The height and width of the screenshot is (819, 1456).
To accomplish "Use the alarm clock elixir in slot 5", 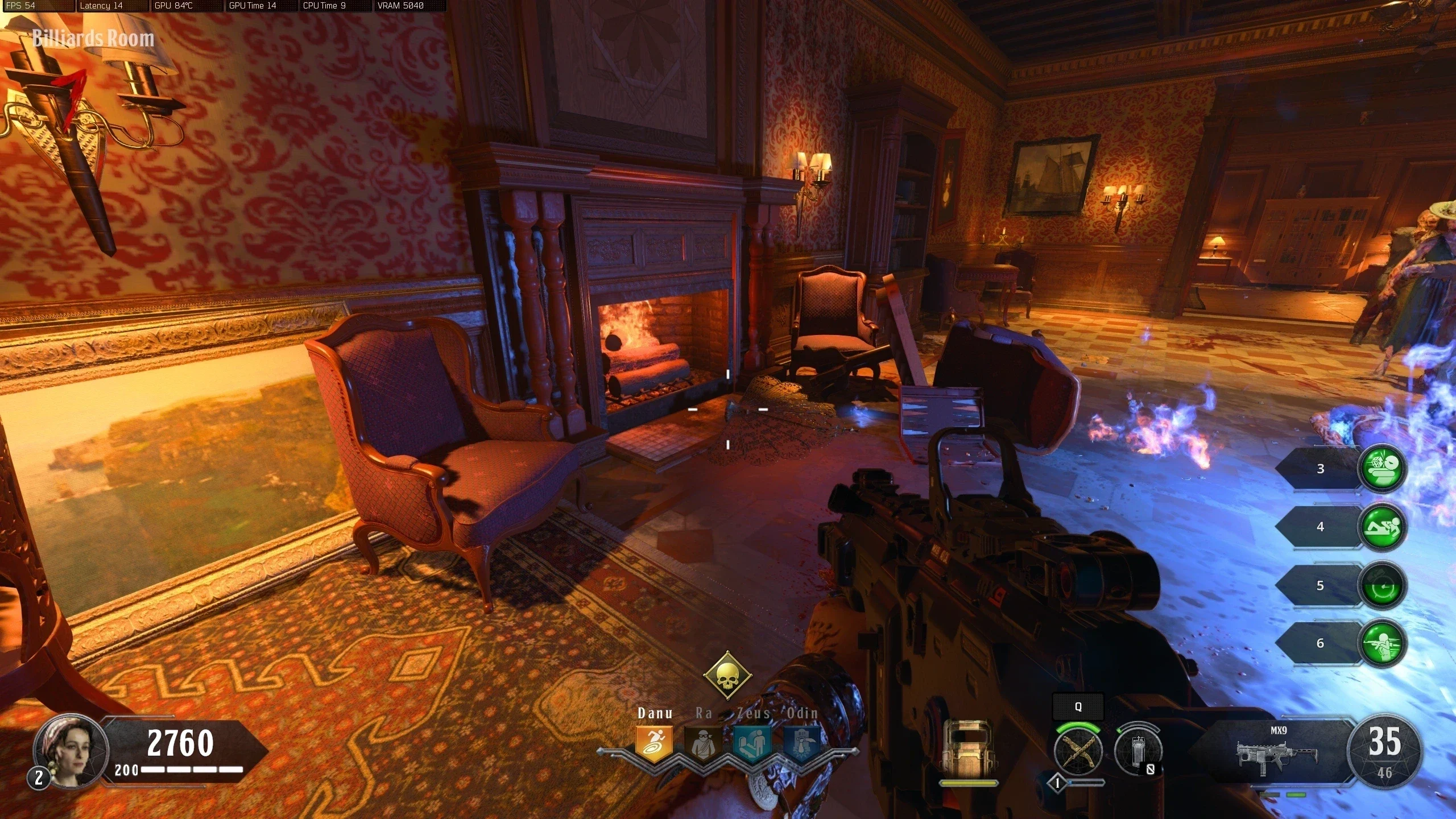I will click(x=1382, y=586).
